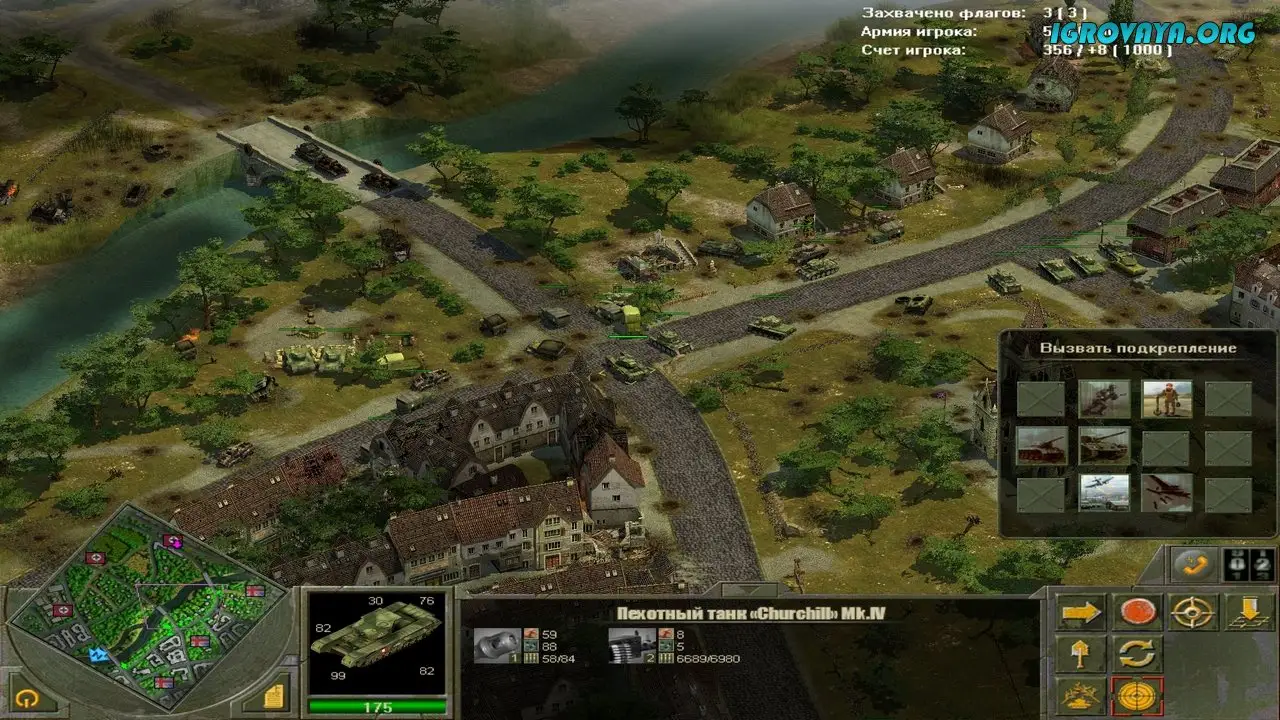Open the mission objectives notepad
The width and height of the screenshot is (1280, 720).
click(275, 695)
